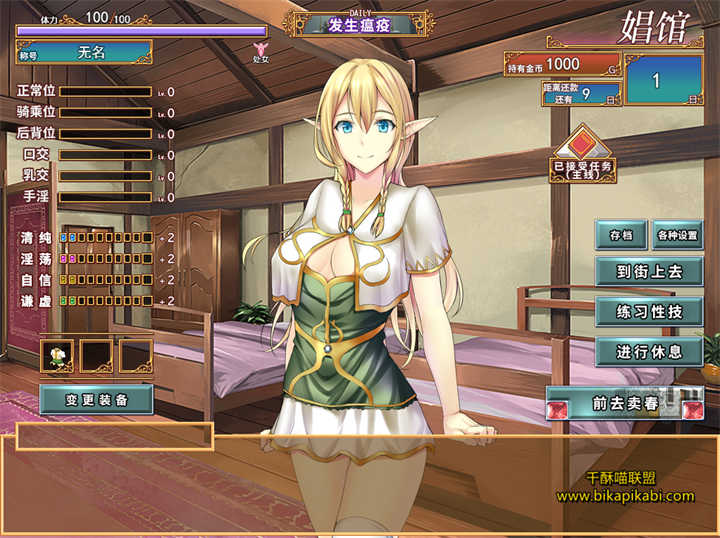Select the equipped flower item slot
This screenshot has height=538, width=720.
pyautogui.click(x=57, y=355)
